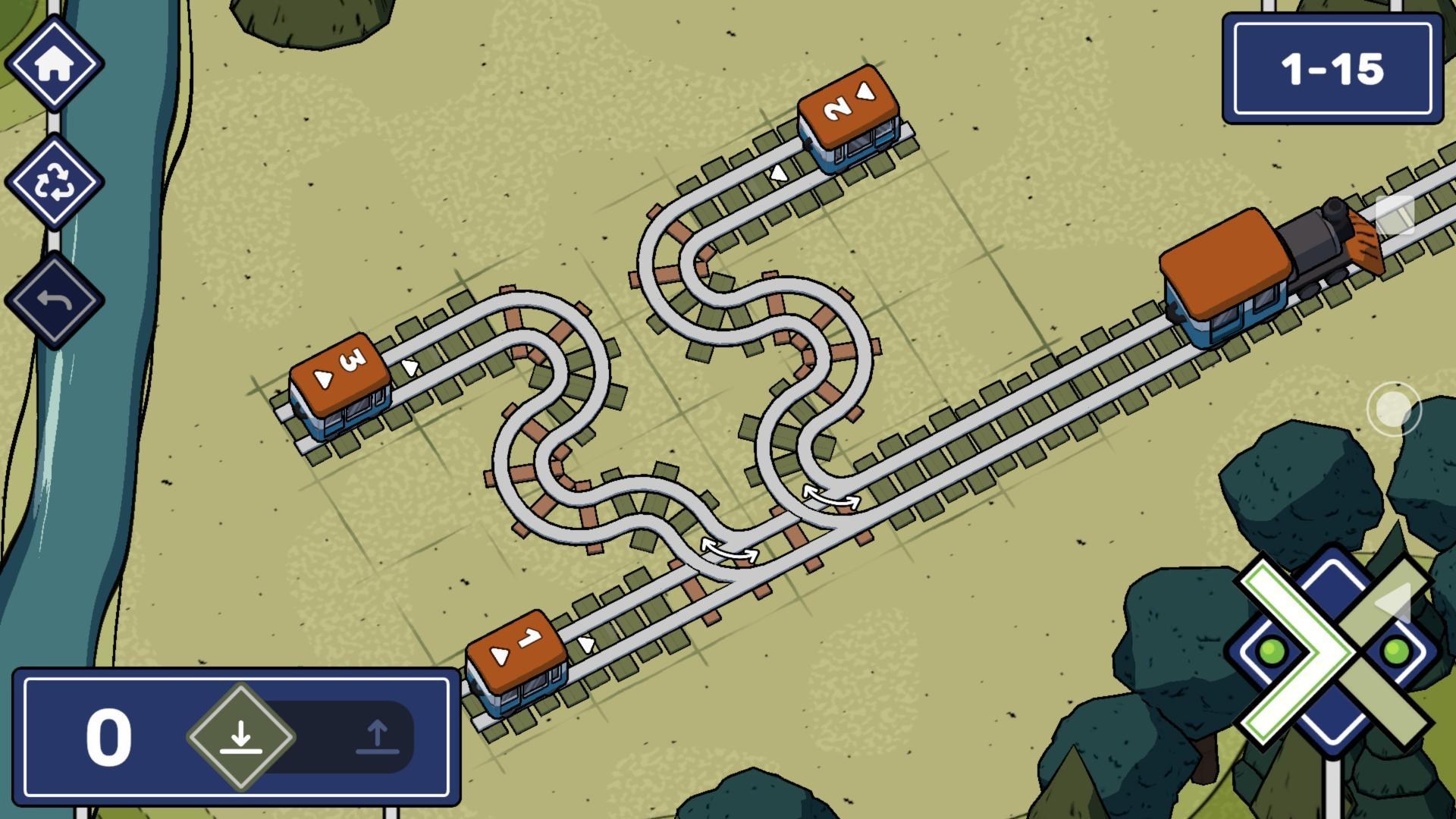Image resolution: width=1456 pixels, height=819 pixels.
Task: Tap the undo arrow icon
Action: coord(57,300)
